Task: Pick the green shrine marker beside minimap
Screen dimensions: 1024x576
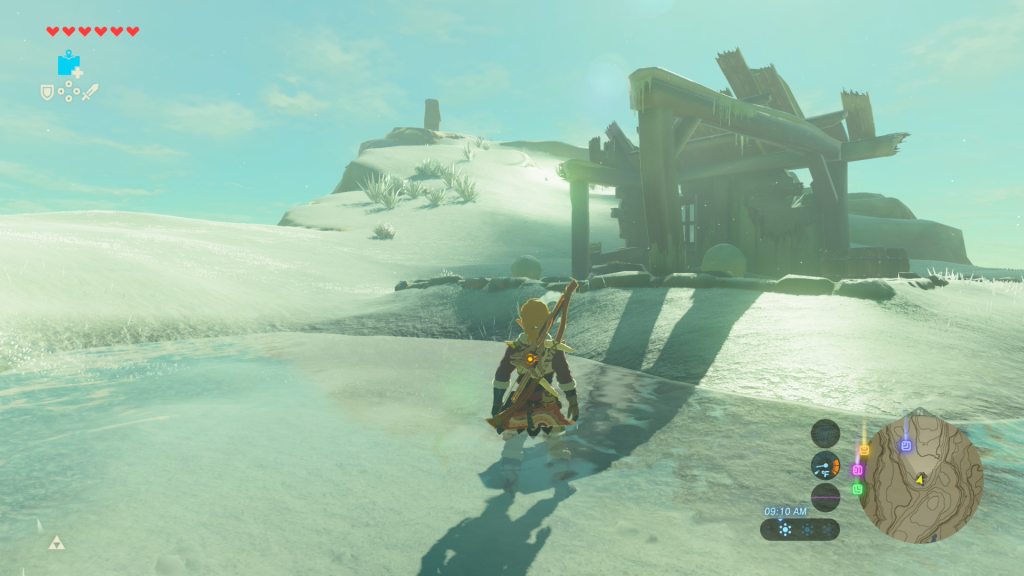Action: (x=857, y=489)
